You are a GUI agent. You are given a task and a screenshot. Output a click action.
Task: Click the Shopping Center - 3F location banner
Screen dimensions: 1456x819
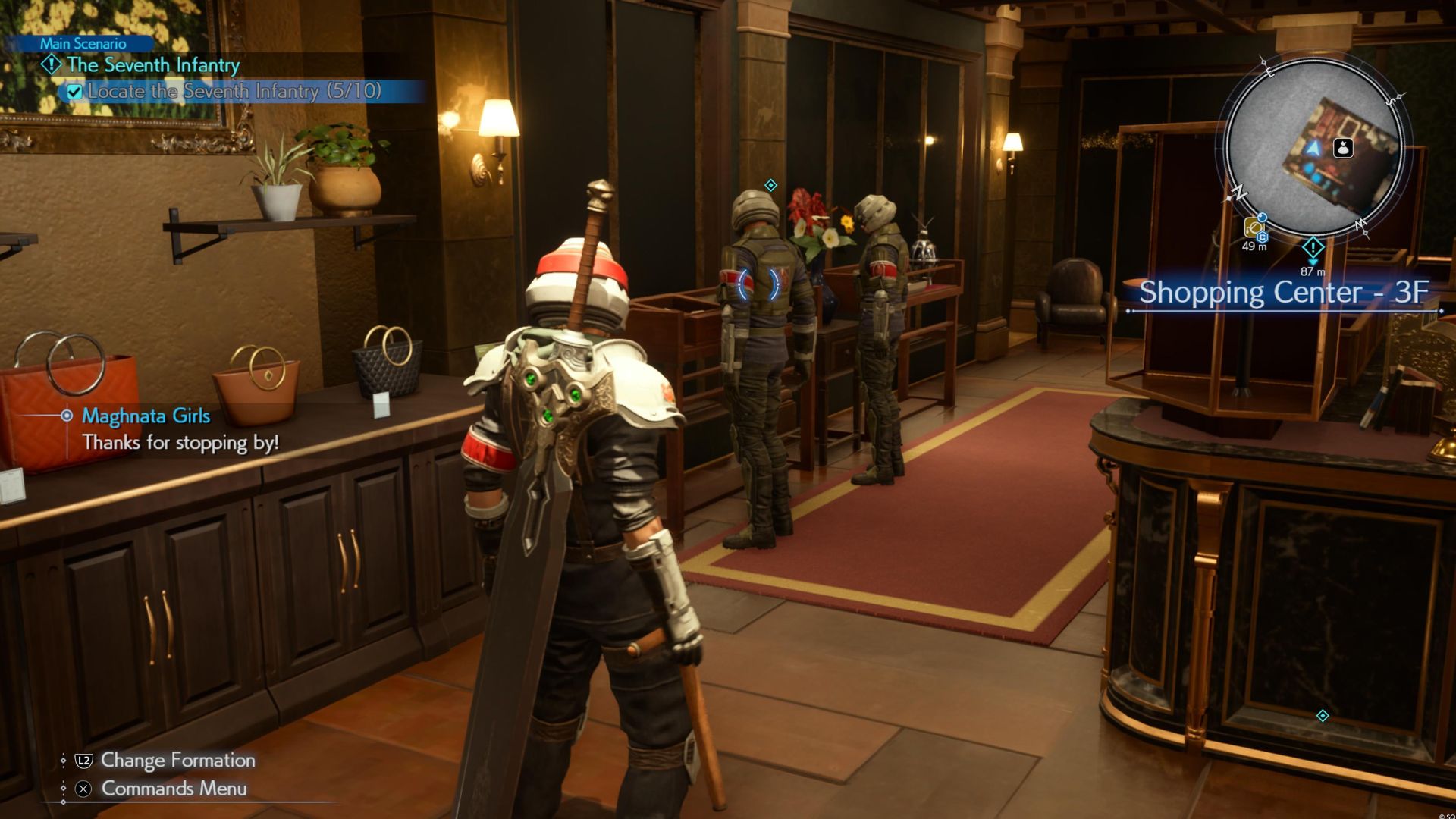pos(1283,293)
